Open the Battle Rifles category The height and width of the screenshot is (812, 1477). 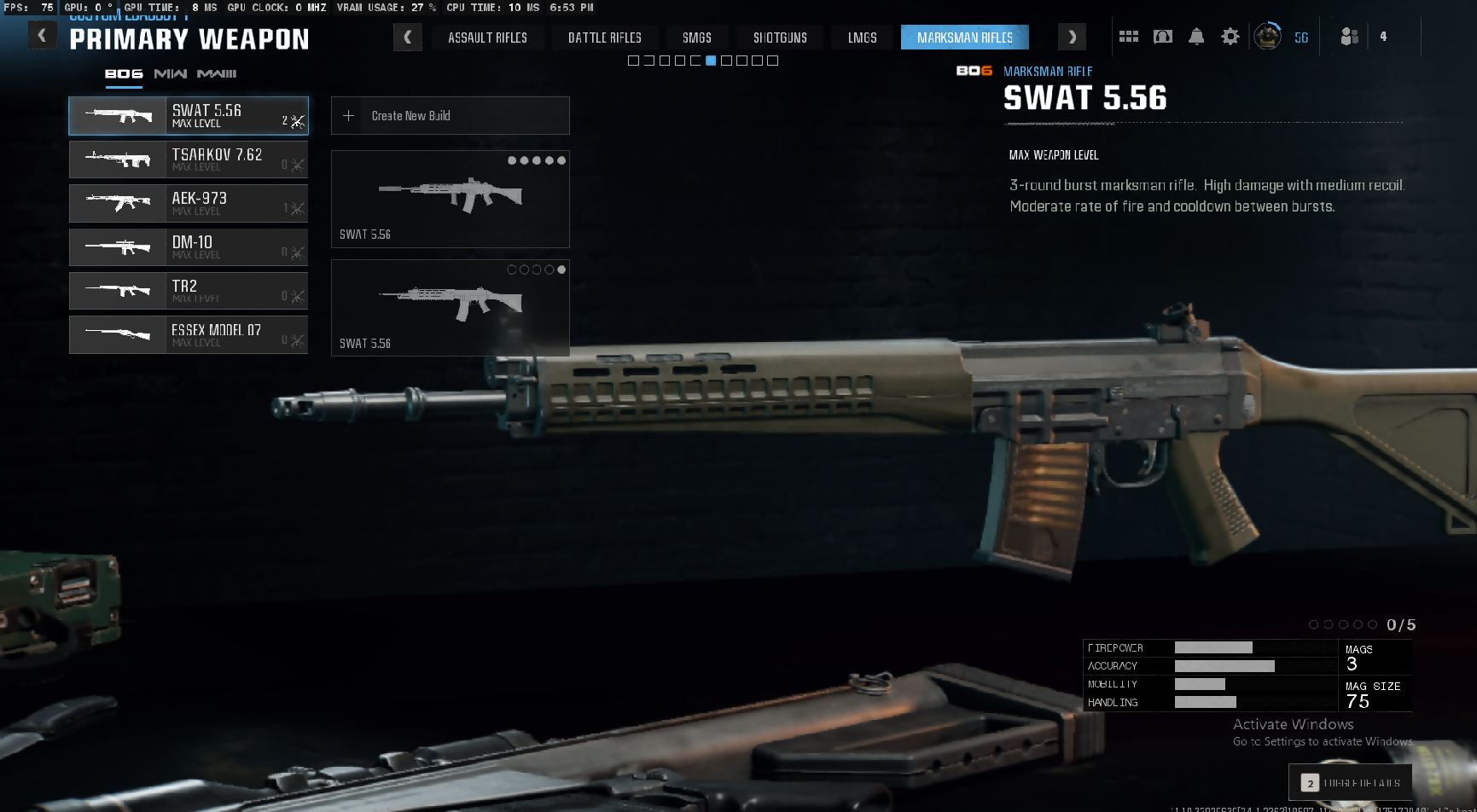click(604, 38)
